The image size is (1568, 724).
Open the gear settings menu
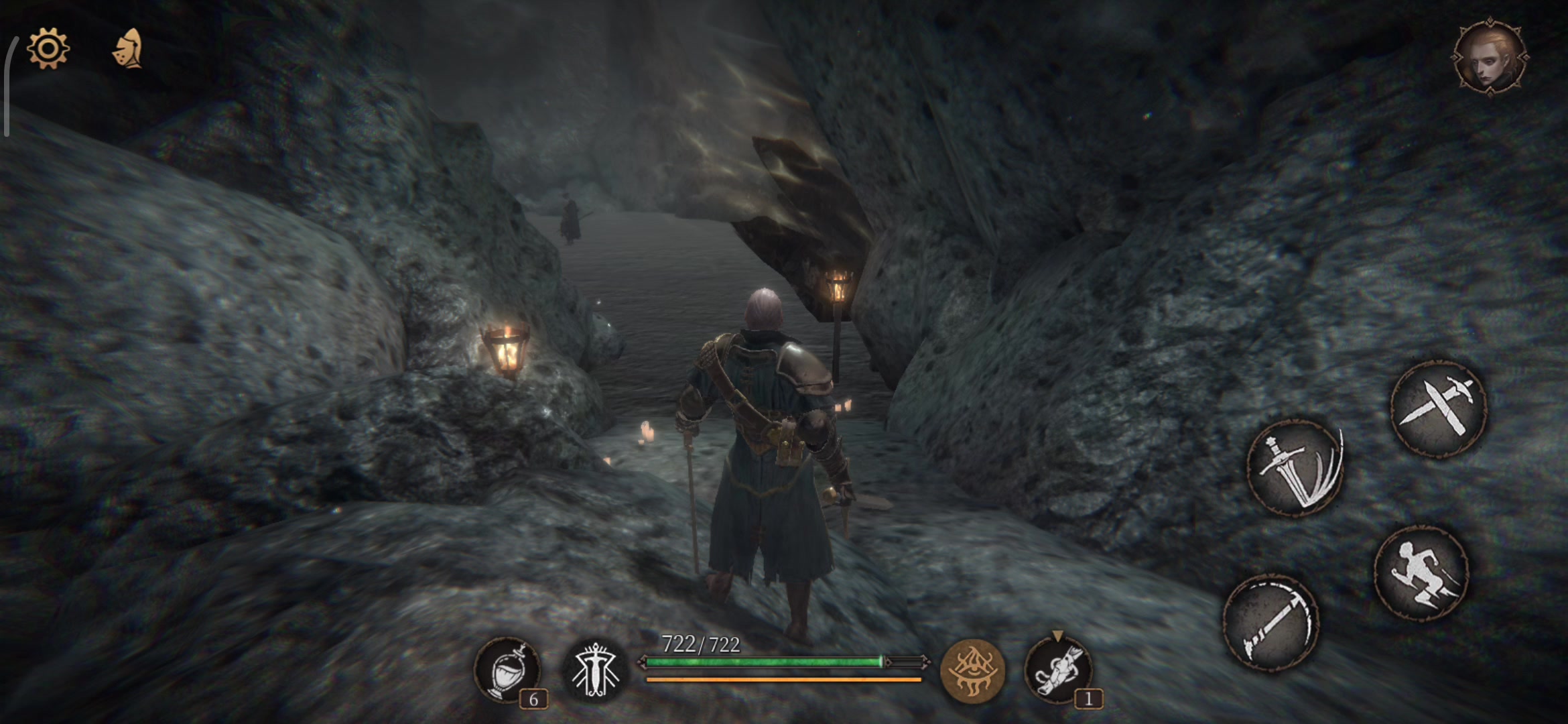point(48,48)
